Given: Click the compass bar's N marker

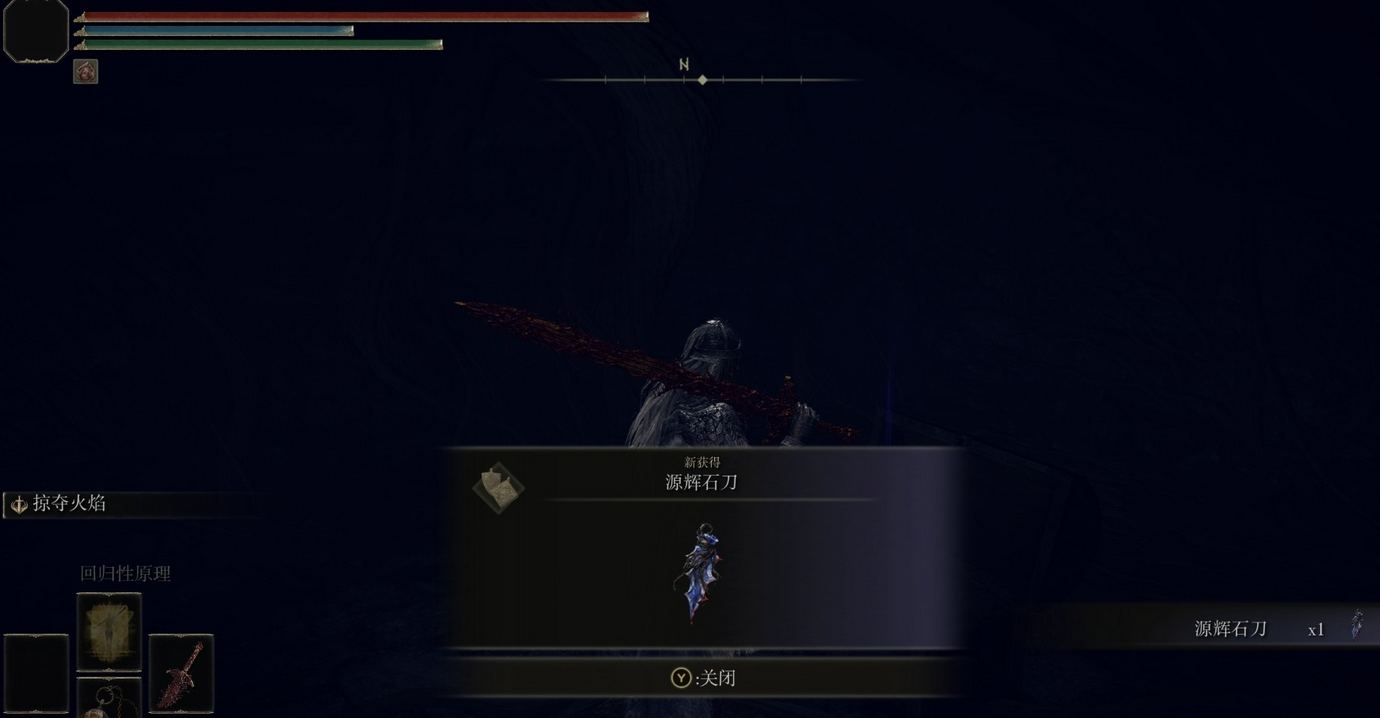Looking at the screenshot, I should [684, 64].
